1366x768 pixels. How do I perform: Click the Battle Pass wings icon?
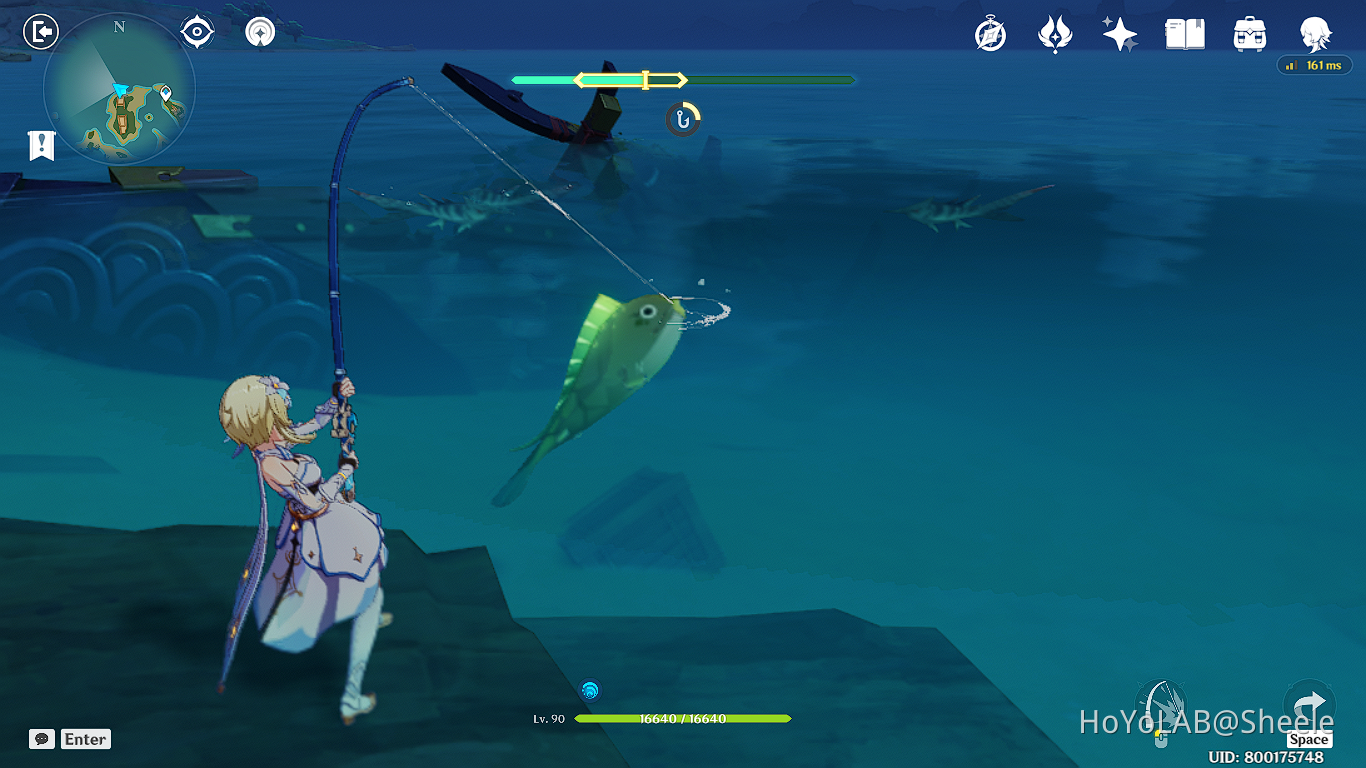(x=1056, y=33)
